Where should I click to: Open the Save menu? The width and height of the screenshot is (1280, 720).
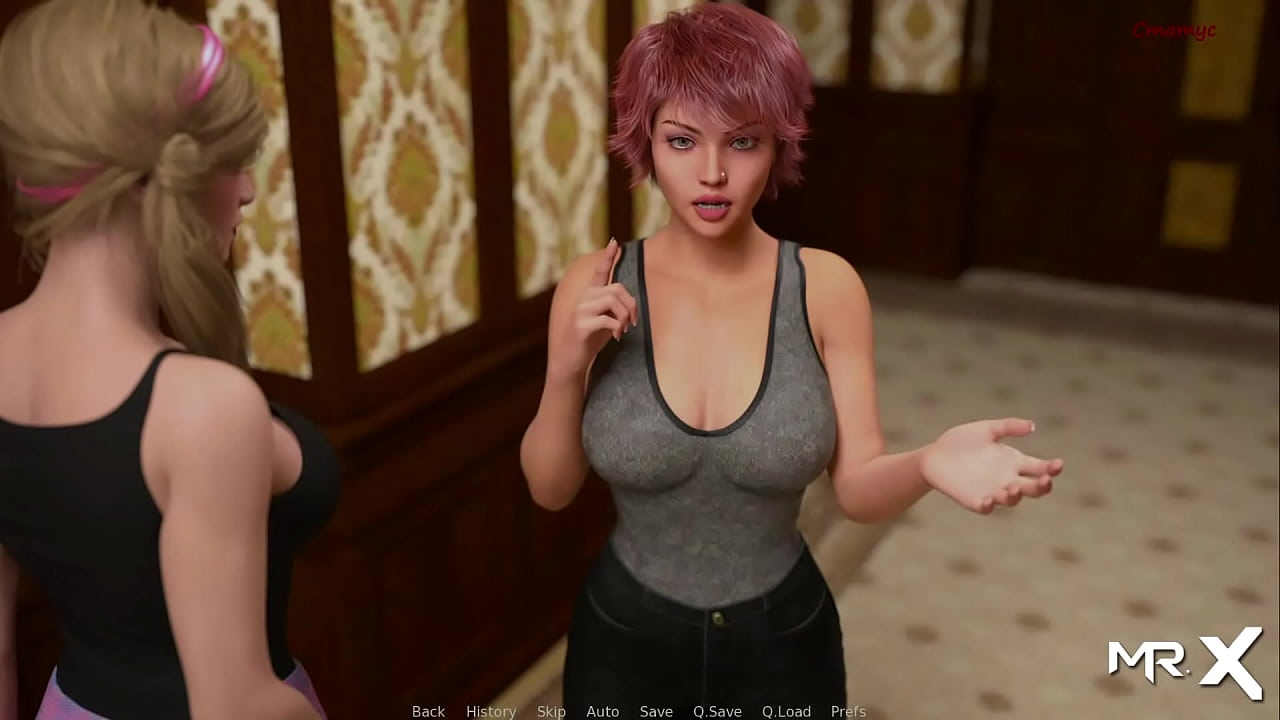[x=656, y=711]
